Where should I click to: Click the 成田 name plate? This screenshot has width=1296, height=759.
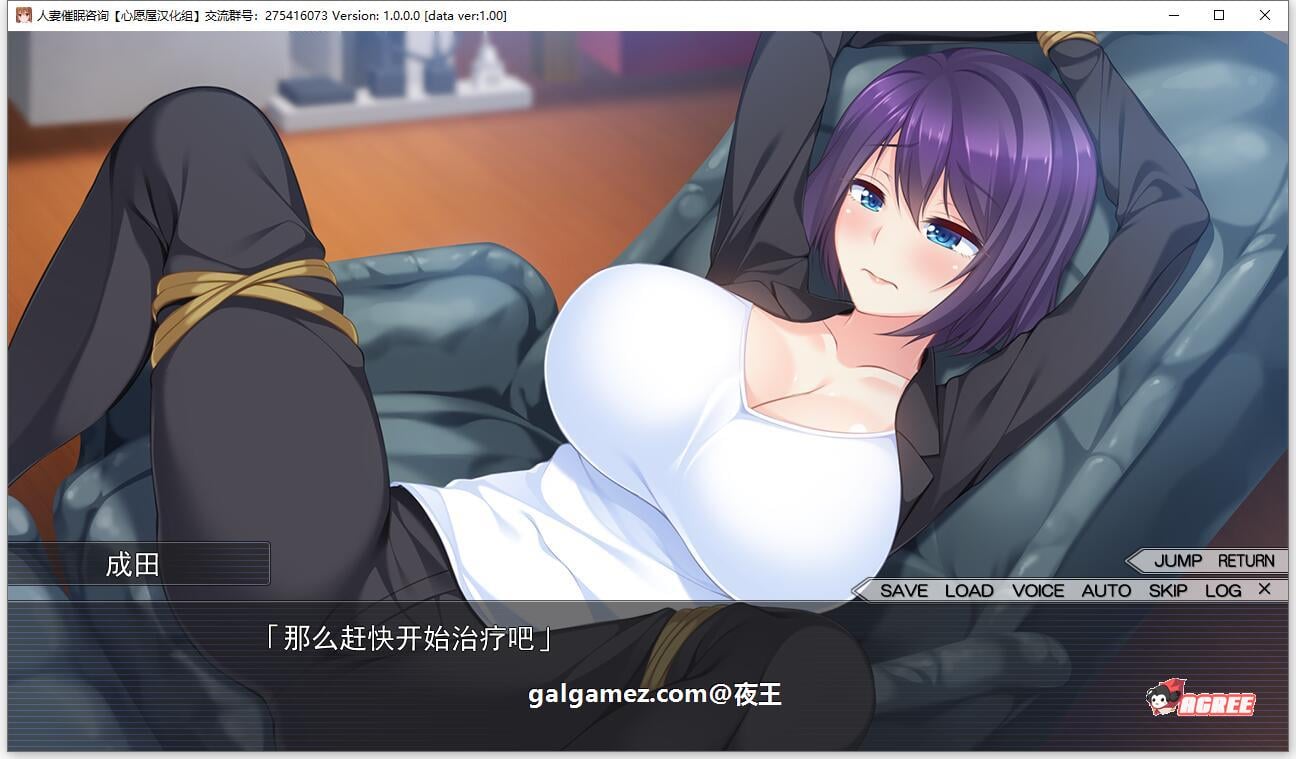coord(132,565)
